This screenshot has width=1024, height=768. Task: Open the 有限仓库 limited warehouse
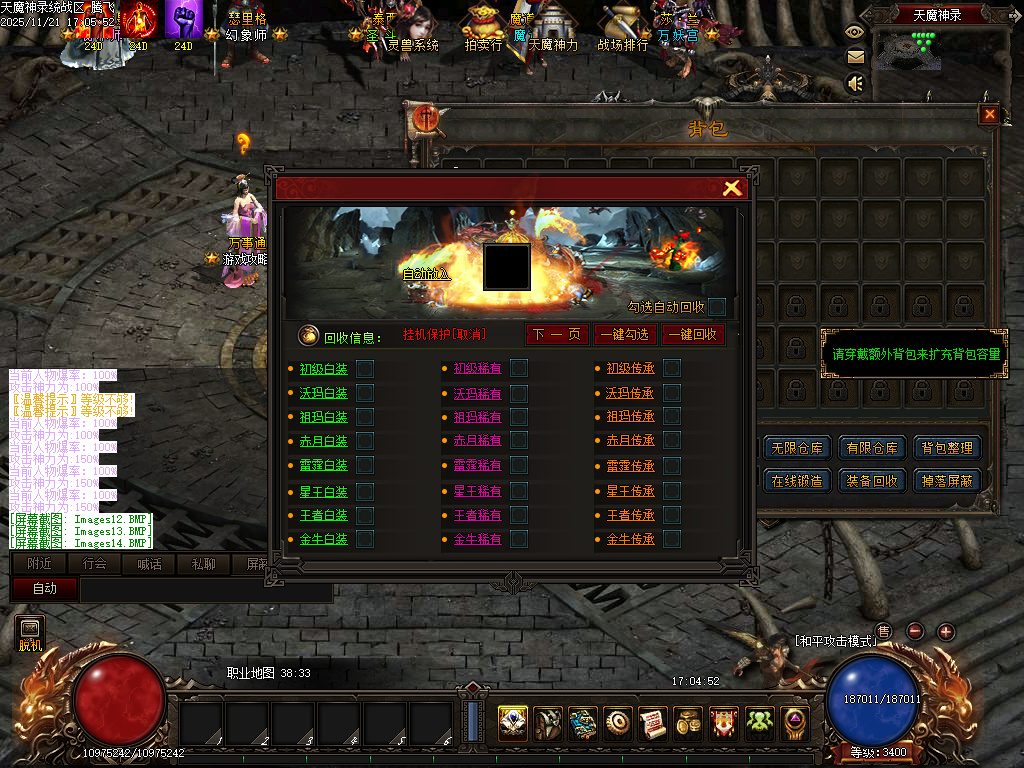click(x=872, y=448)
